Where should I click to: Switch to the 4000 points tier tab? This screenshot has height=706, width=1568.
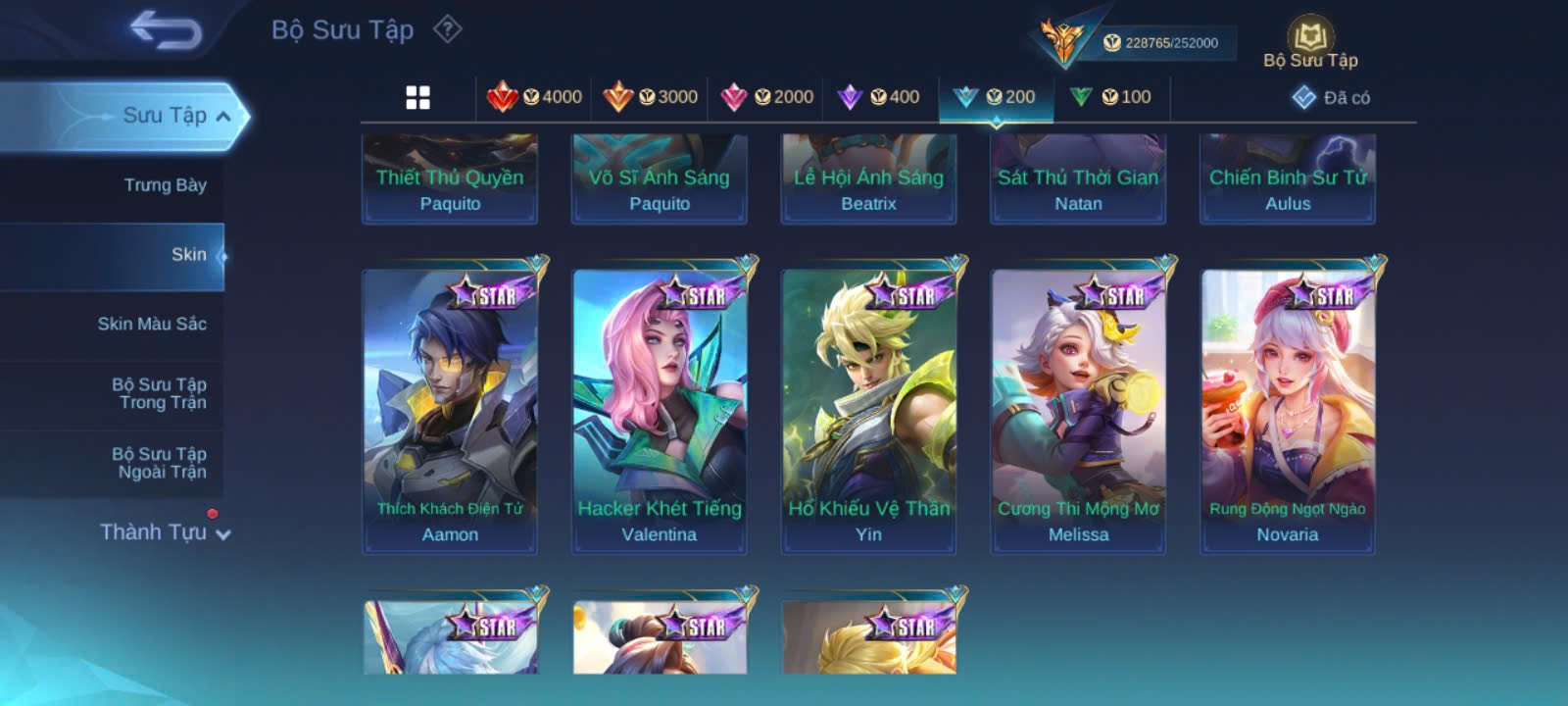(535, 97)
